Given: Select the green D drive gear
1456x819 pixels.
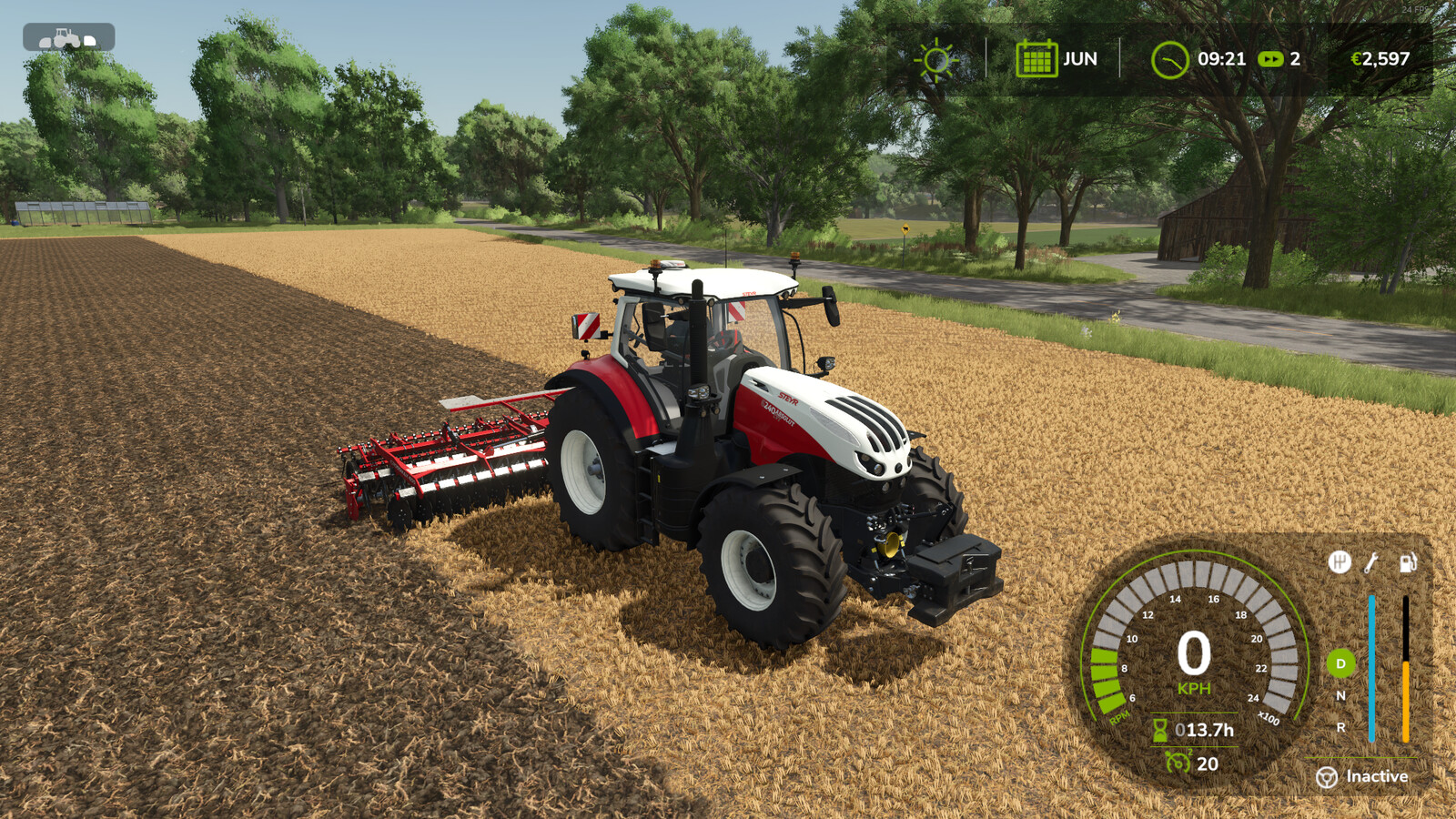Looking at the screenshot, I should point(1340,663).
